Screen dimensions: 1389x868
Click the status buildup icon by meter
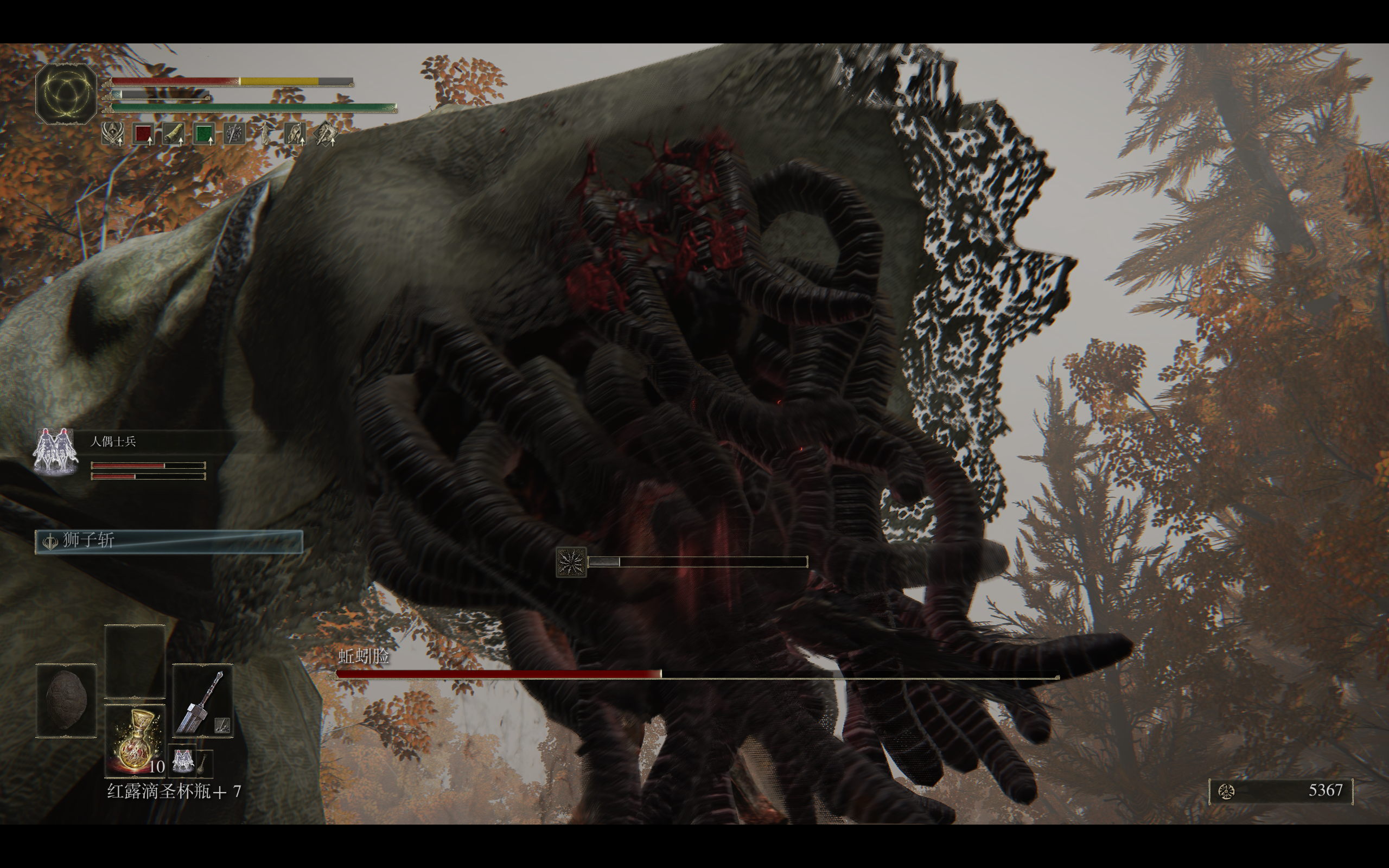coord(571,561)
